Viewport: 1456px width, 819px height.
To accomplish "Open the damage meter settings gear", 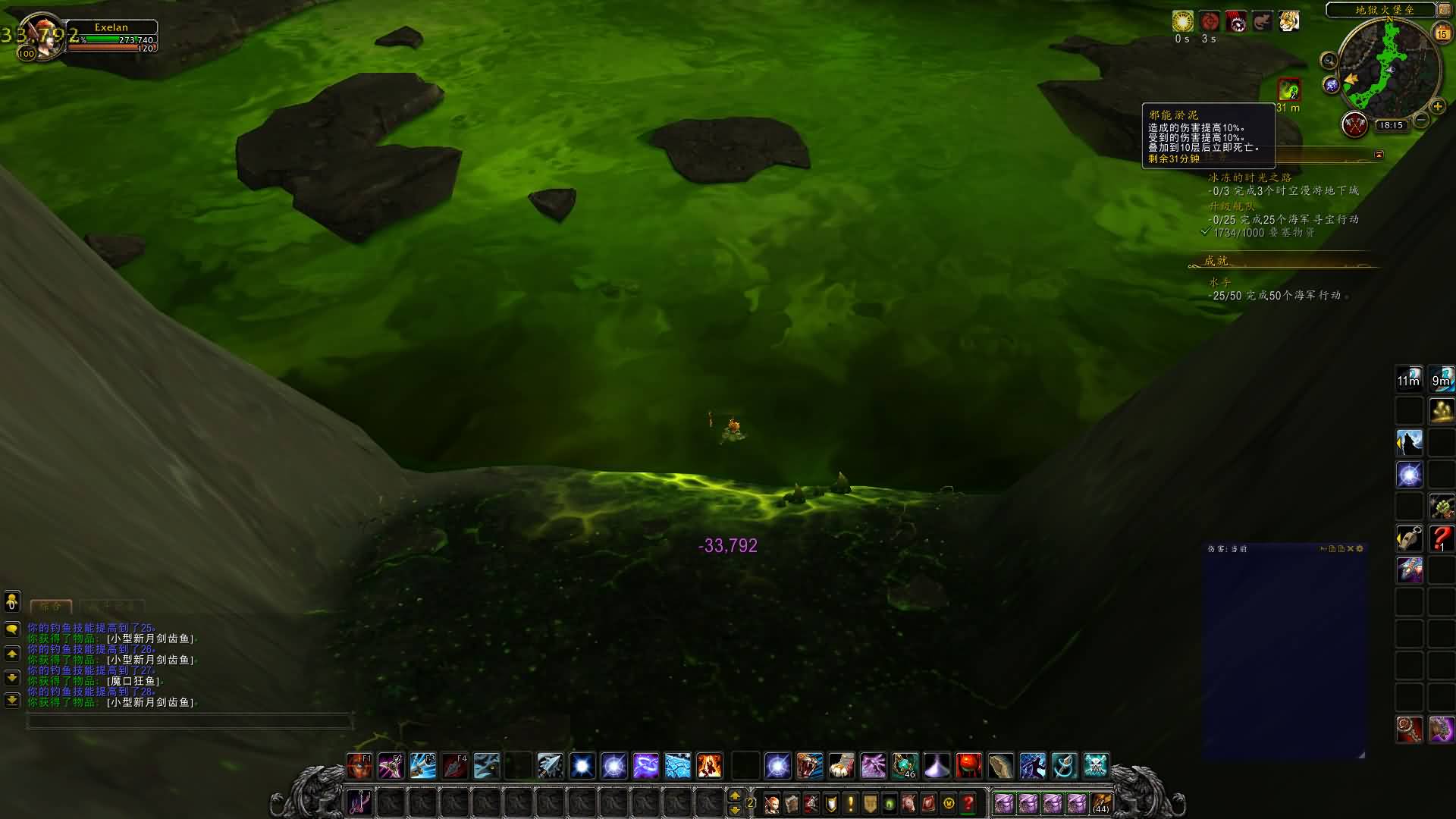I will [1360, 548].
